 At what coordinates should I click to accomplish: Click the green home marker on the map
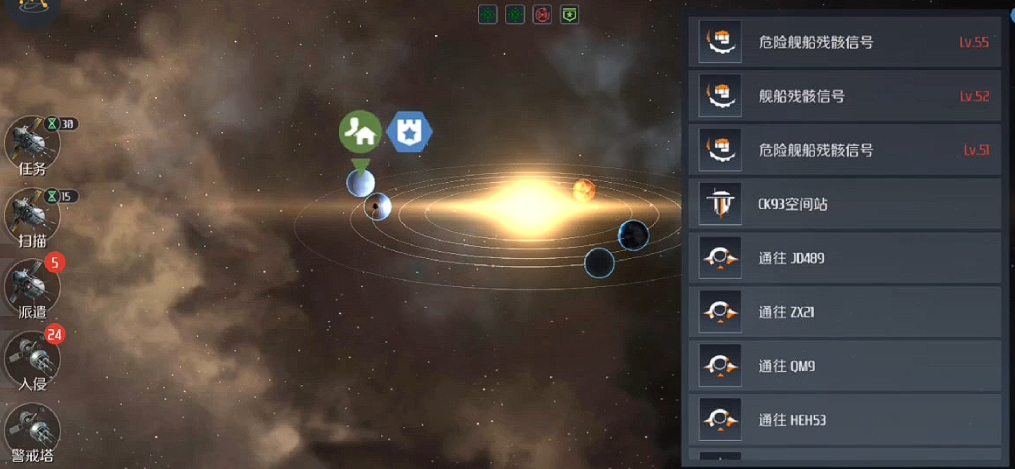click(360, 131)
